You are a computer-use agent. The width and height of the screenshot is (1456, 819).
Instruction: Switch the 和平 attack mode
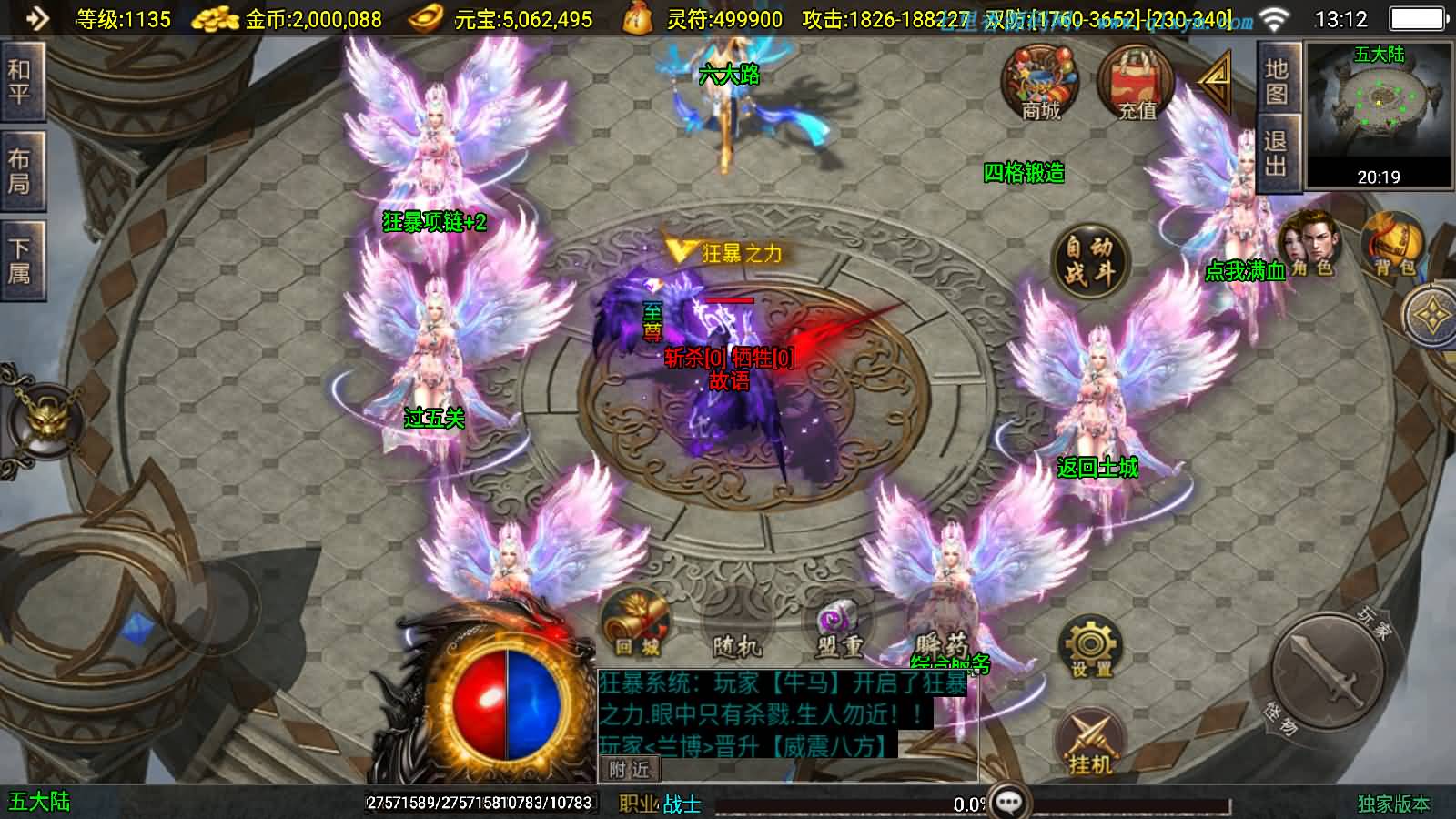19,81
